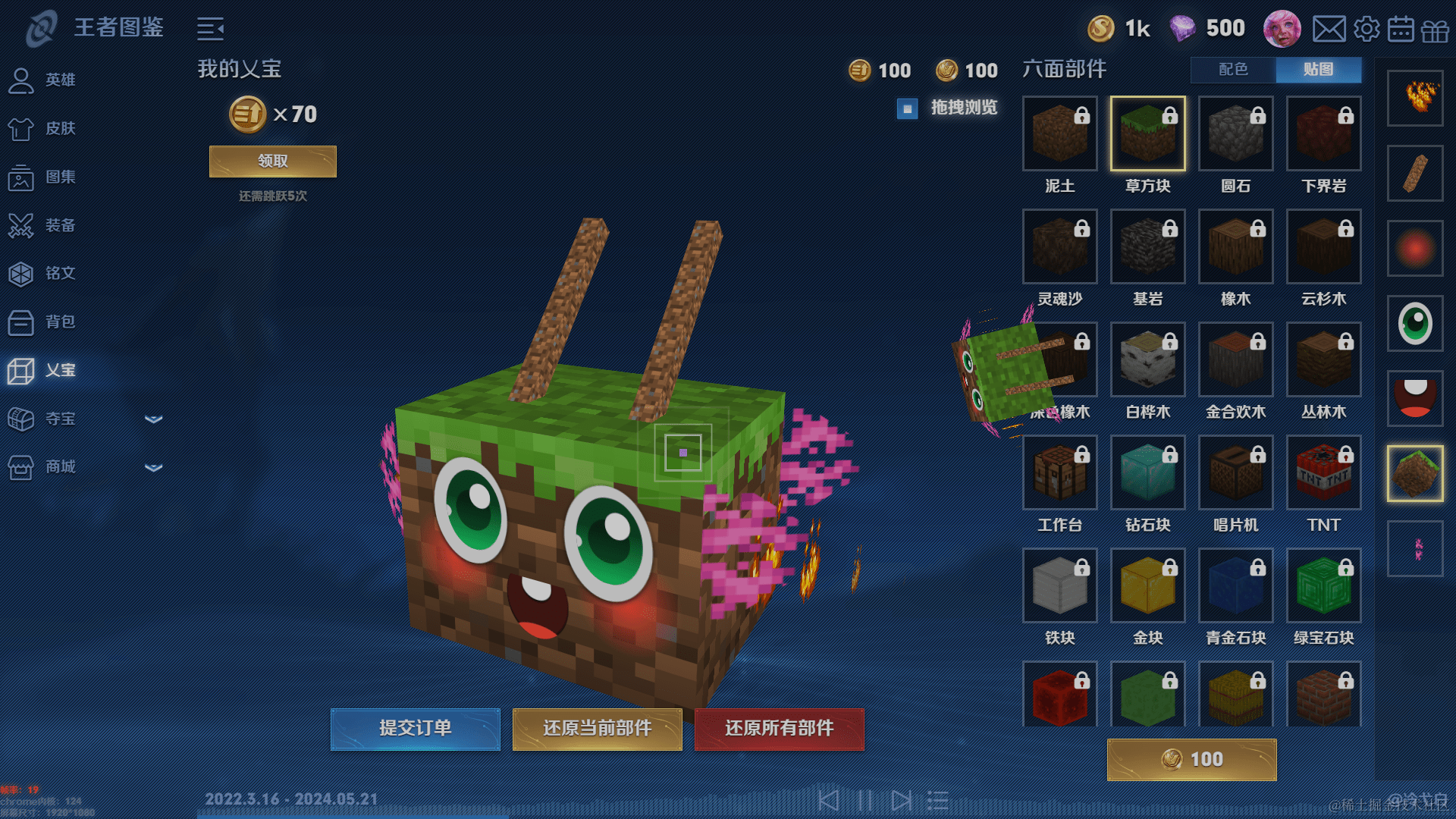Reset all parts with 还原所有部件
The height and width of the screenshot is (819, 1456).
(x=779, y=729)
